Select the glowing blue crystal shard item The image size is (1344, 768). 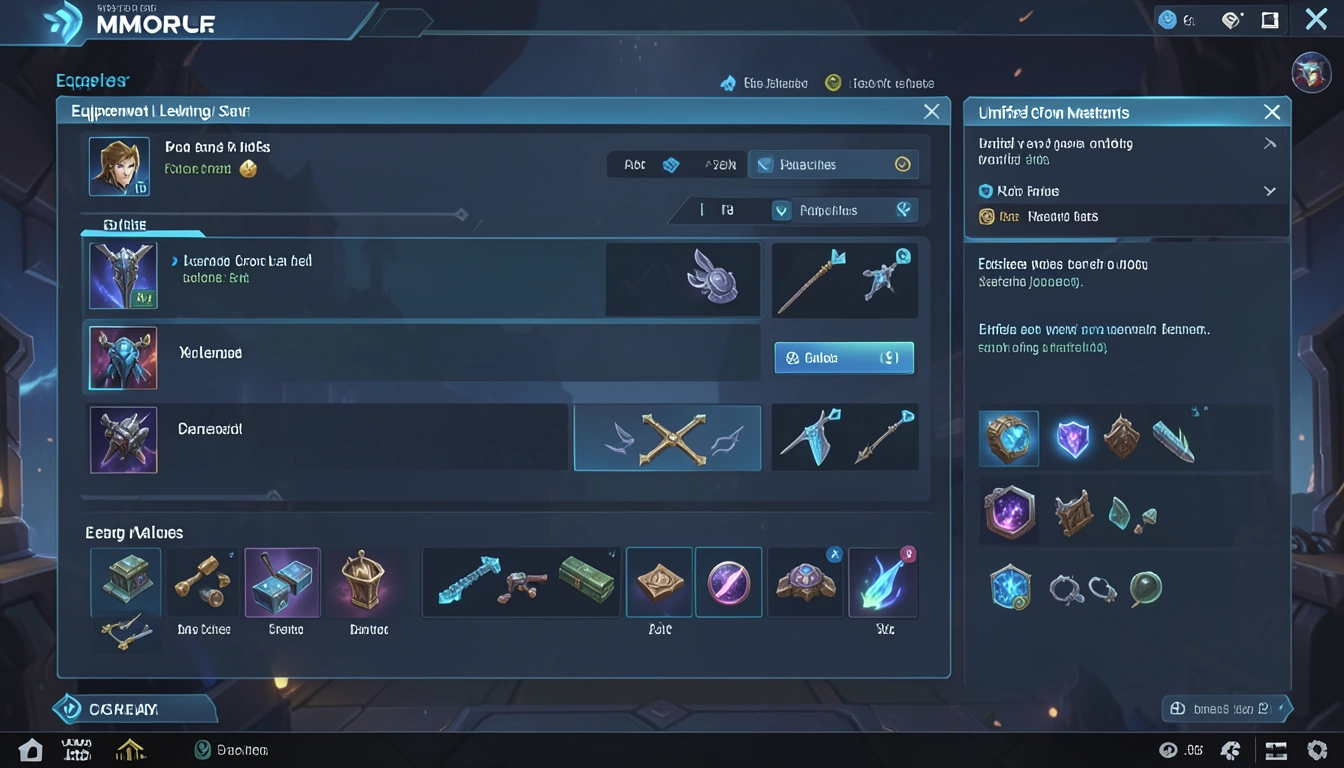tap(883, 582)
